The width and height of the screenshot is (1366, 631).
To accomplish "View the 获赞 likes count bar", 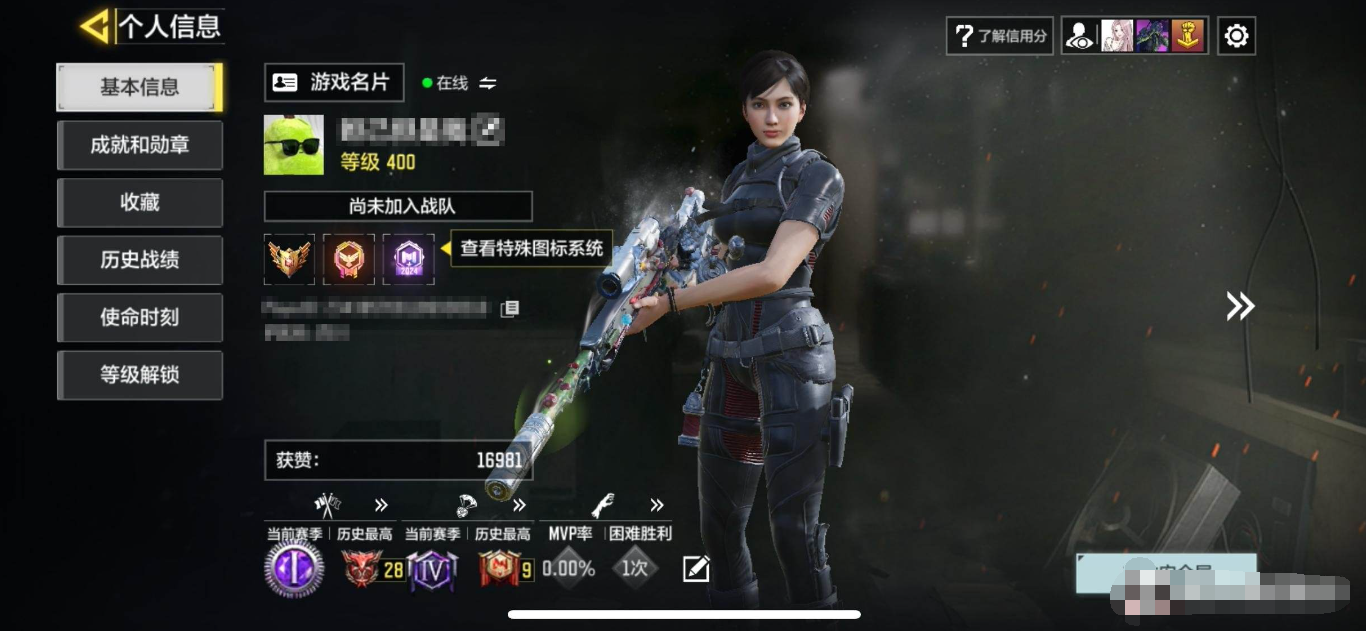I will coord(398,460).
